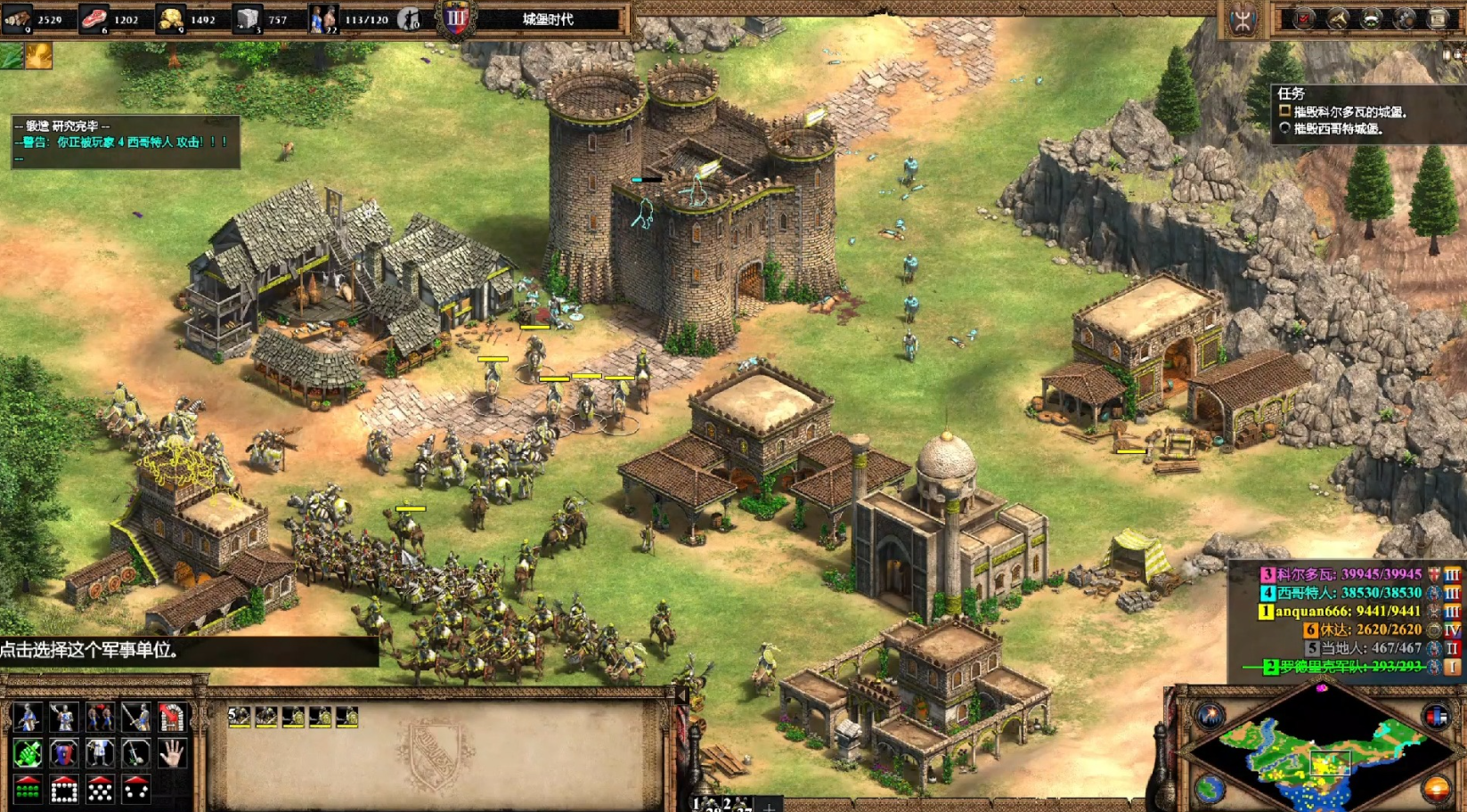Viewport: 1467px width, 812px height.
Task: Set units to defensive stance shield
Action: (x=63, y=753)
